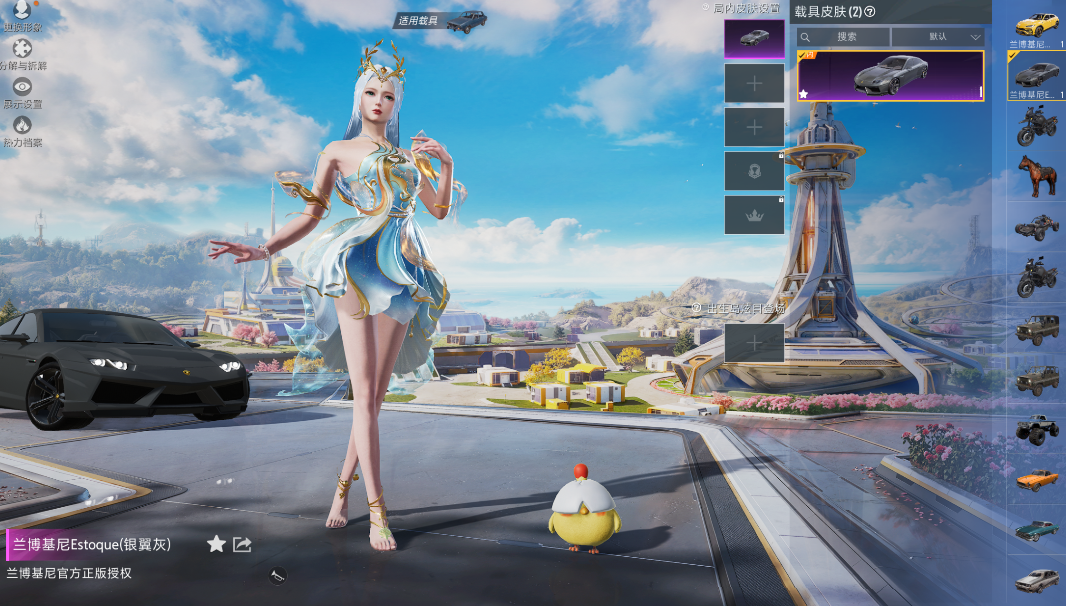Screen dimensions: 1066x606
Task: Select the monster truck vehicle
Action: coord(1037,428)
